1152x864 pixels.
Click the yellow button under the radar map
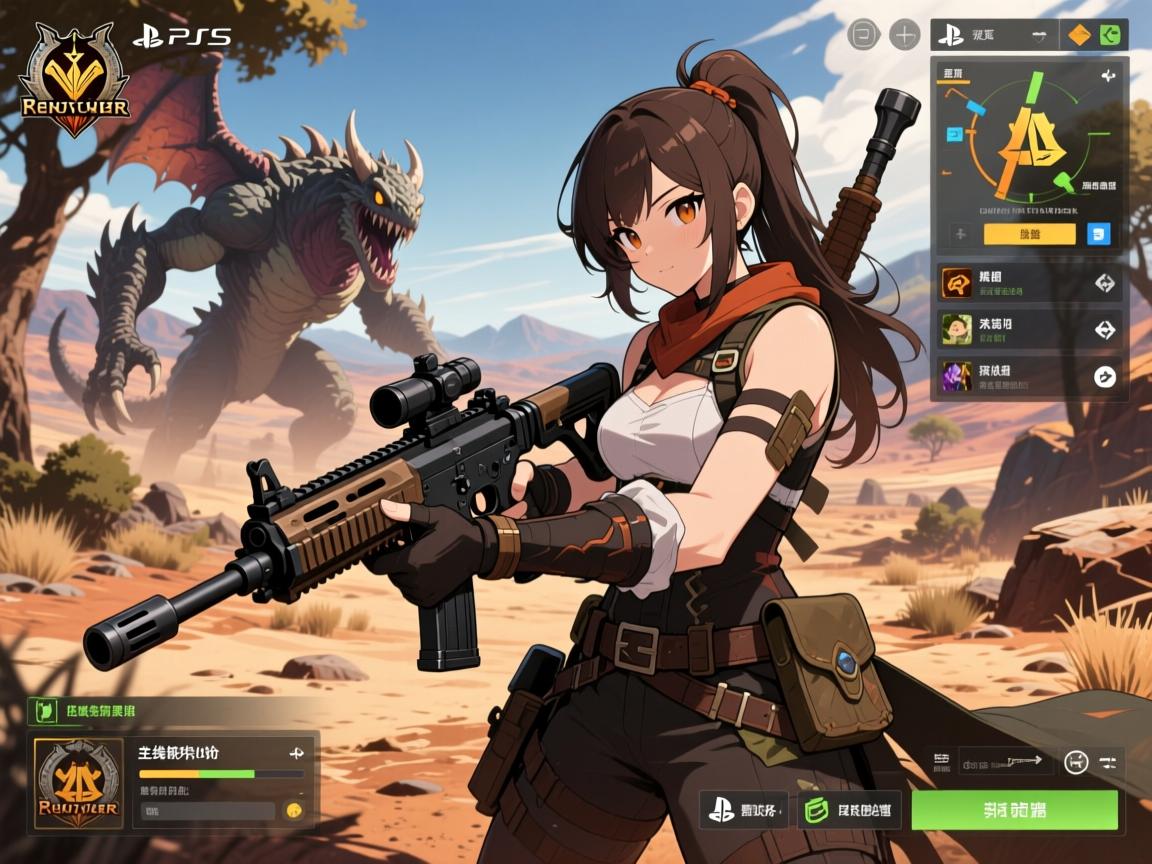1029,234
